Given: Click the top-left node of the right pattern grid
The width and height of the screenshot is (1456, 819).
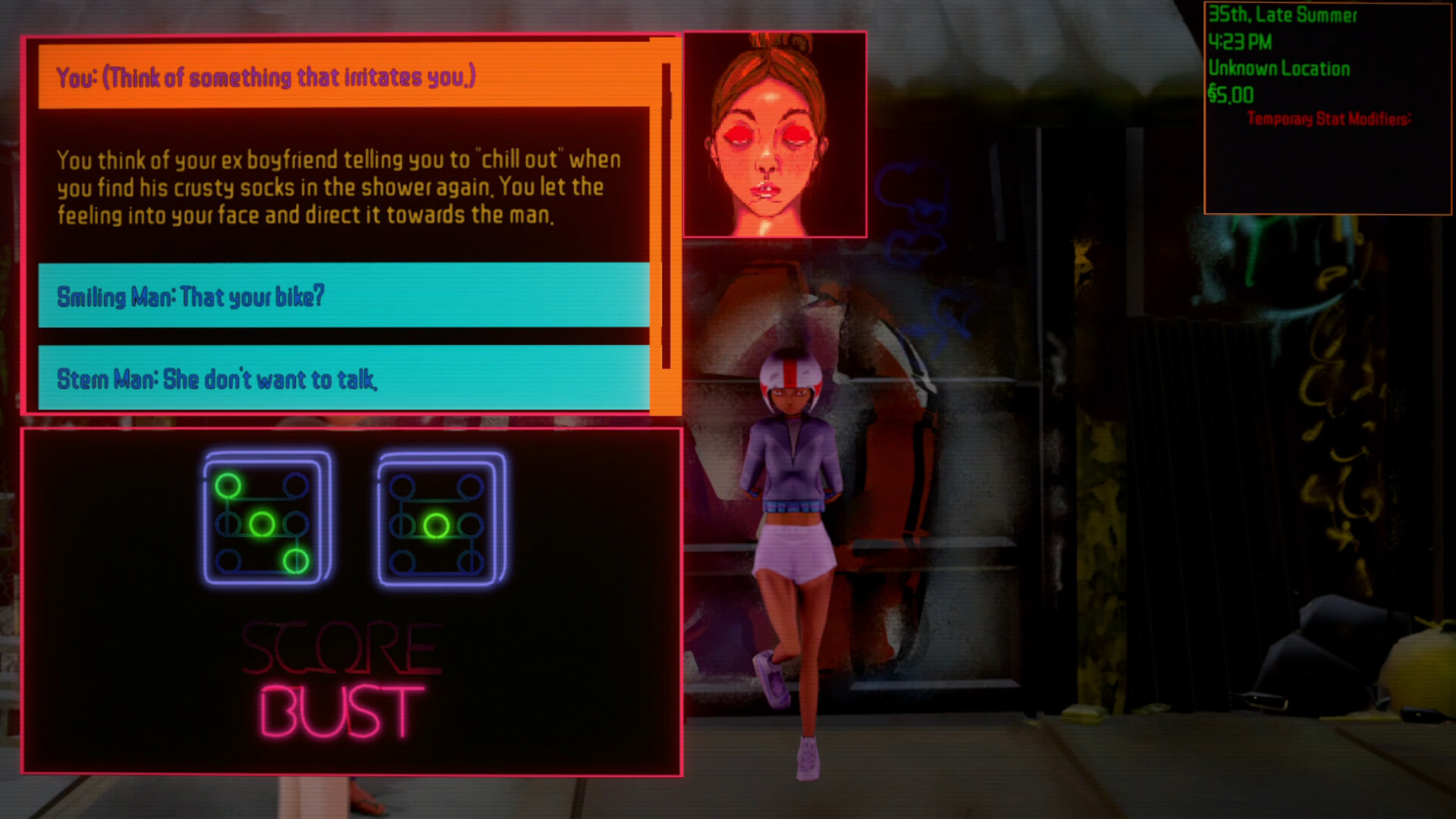Looking at the screenshot, I should coord(403,485).
